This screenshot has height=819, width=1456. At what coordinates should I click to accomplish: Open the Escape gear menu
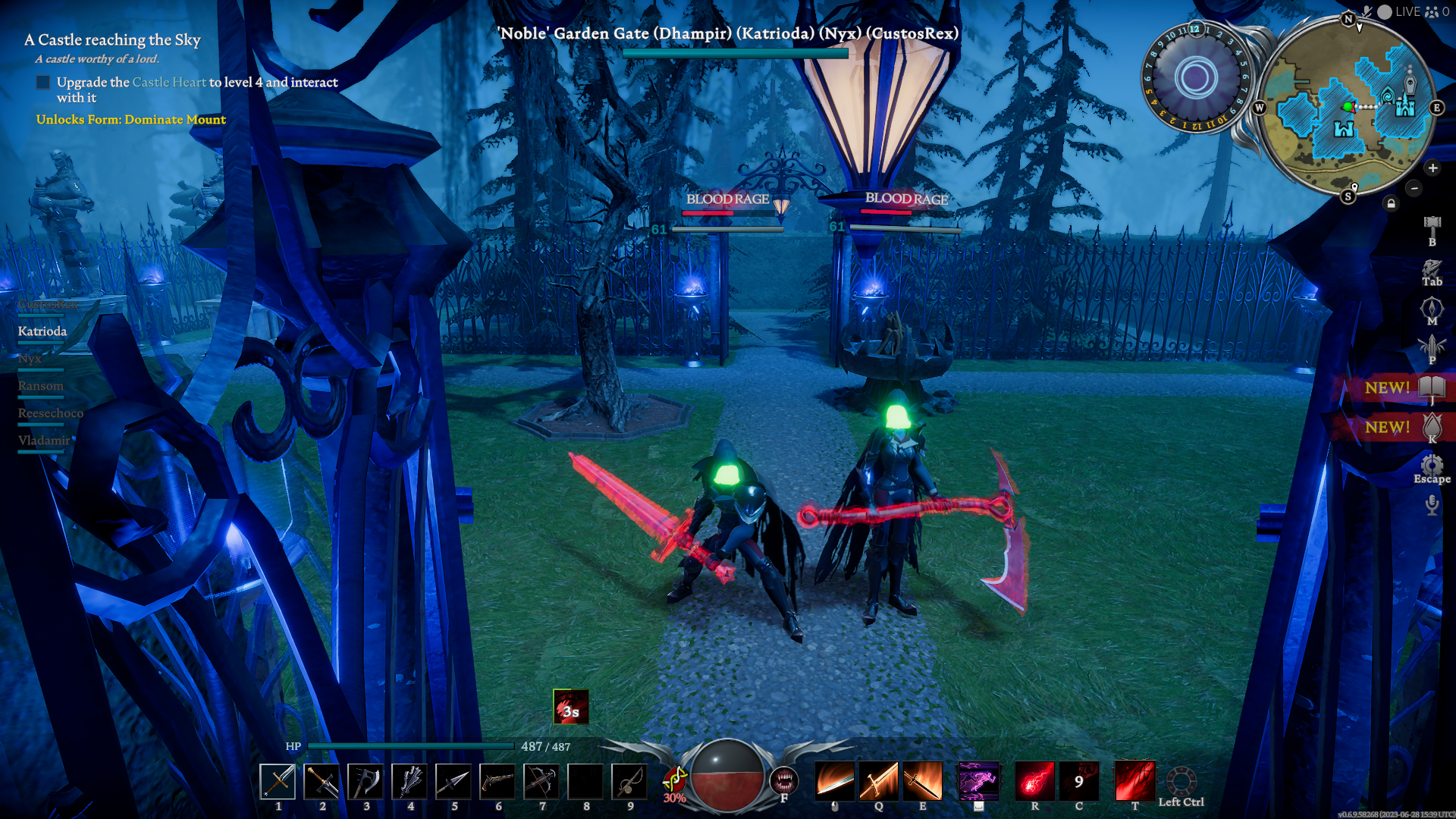[x=1432, y=465]
